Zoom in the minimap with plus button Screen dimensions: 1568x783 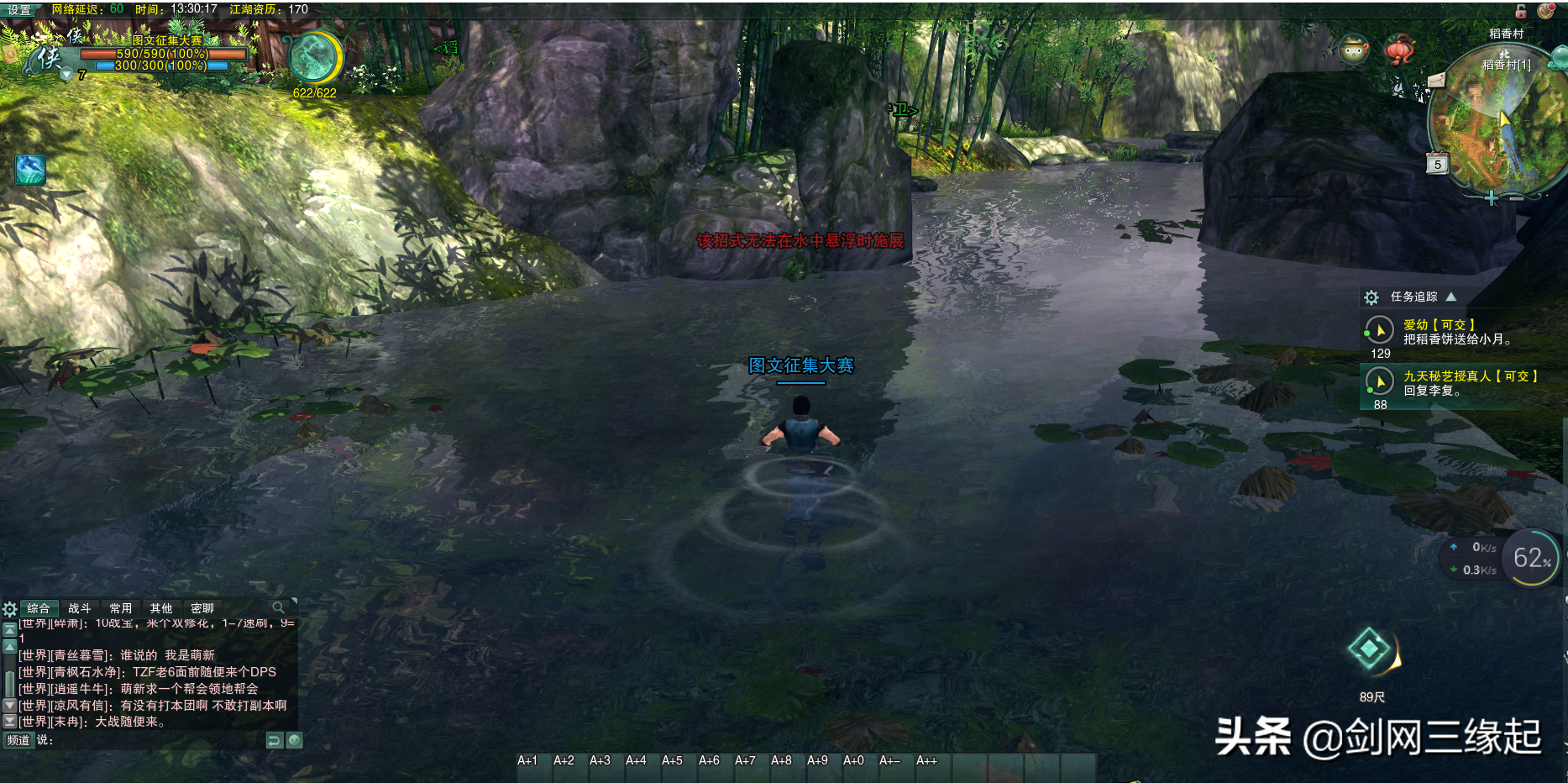coord(1491,198)
